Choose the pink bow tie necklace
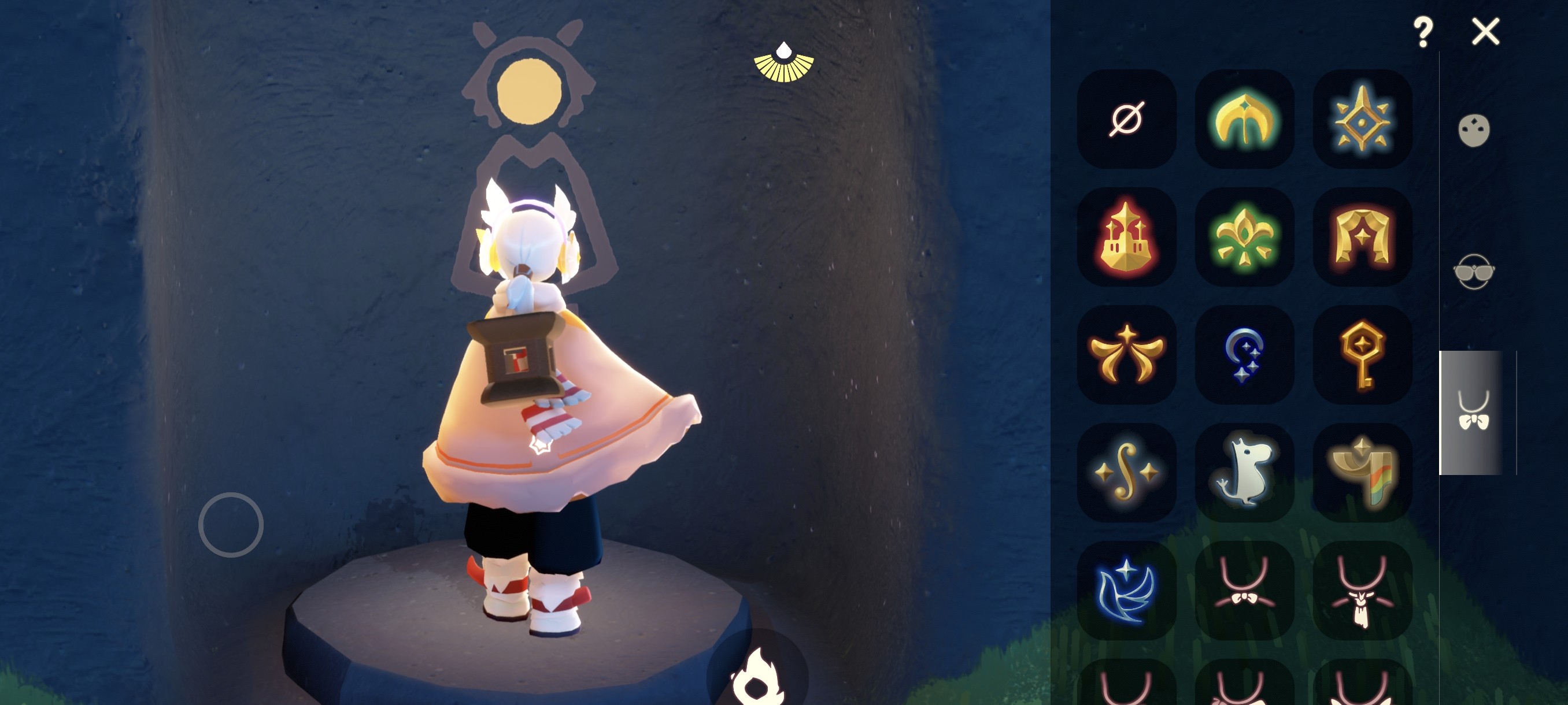Viewport: 1568px width, 705px height. tap(1244, 591)
